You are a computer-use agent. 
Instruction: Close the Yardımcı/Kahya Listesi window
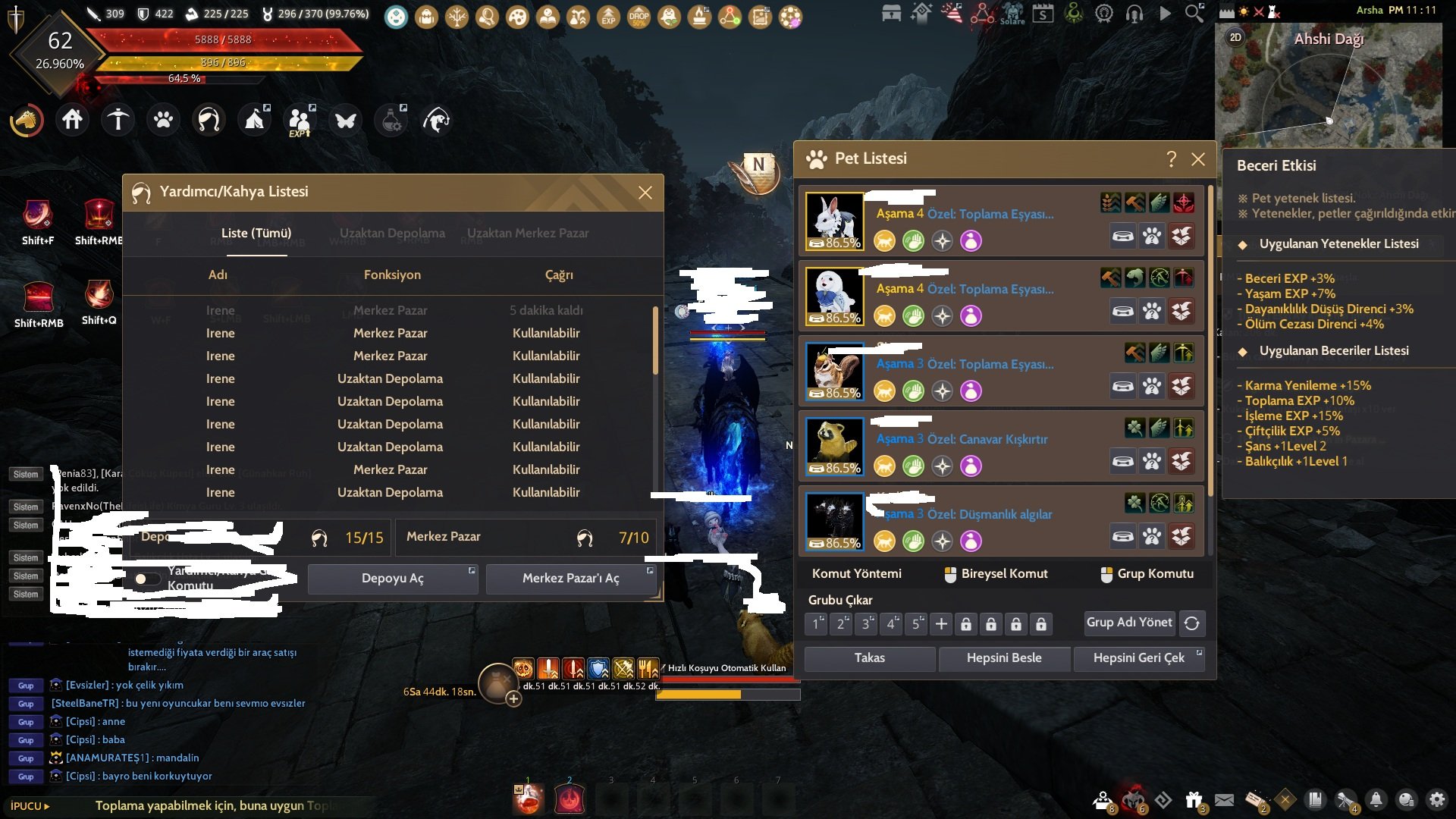645,193
